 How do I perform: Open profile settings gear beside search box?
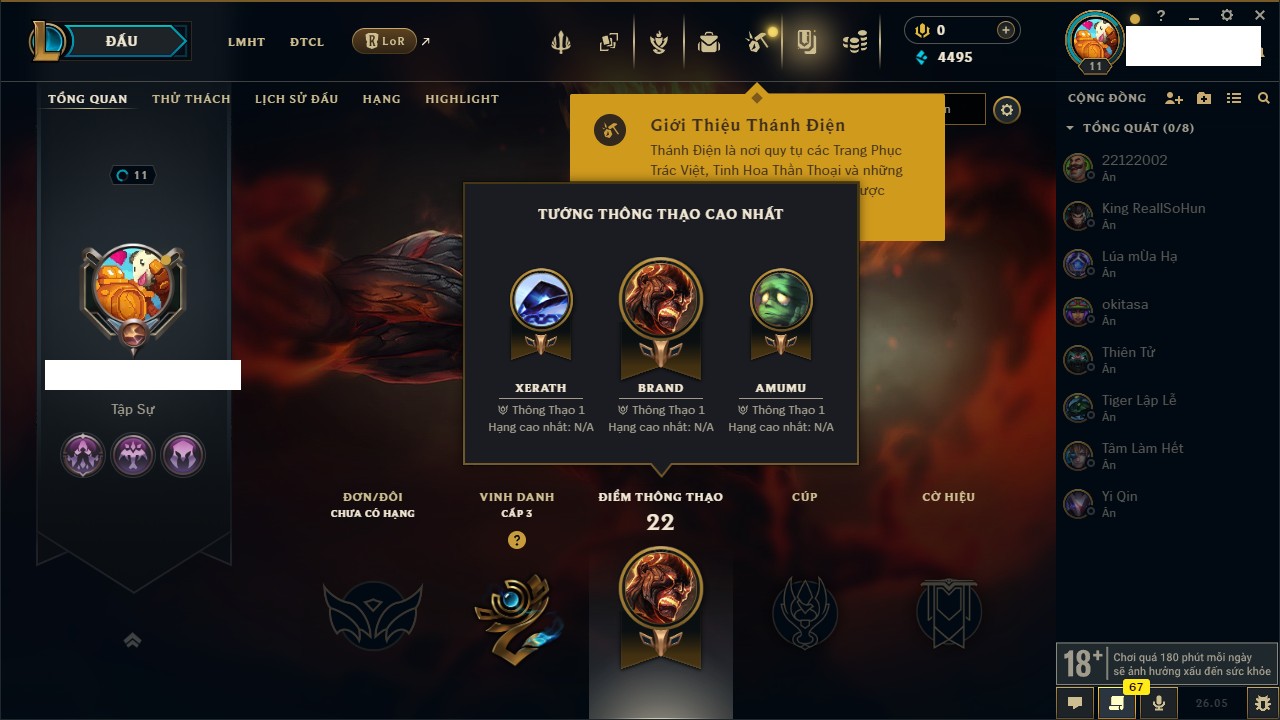click(1007, 110)
